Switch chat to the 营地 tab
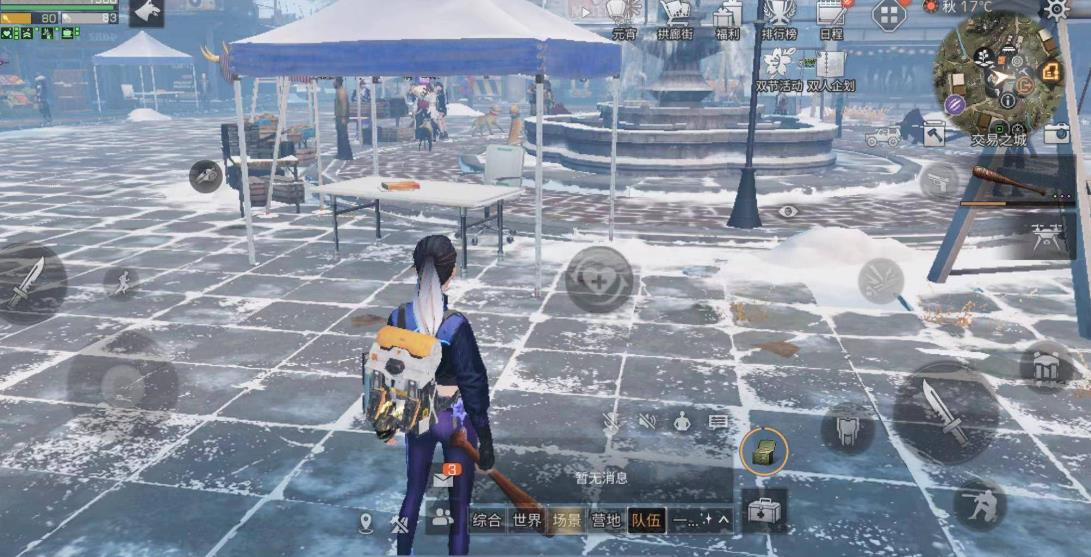The width and height of the screenshot is (1091, 557). (x=606, y=520)
